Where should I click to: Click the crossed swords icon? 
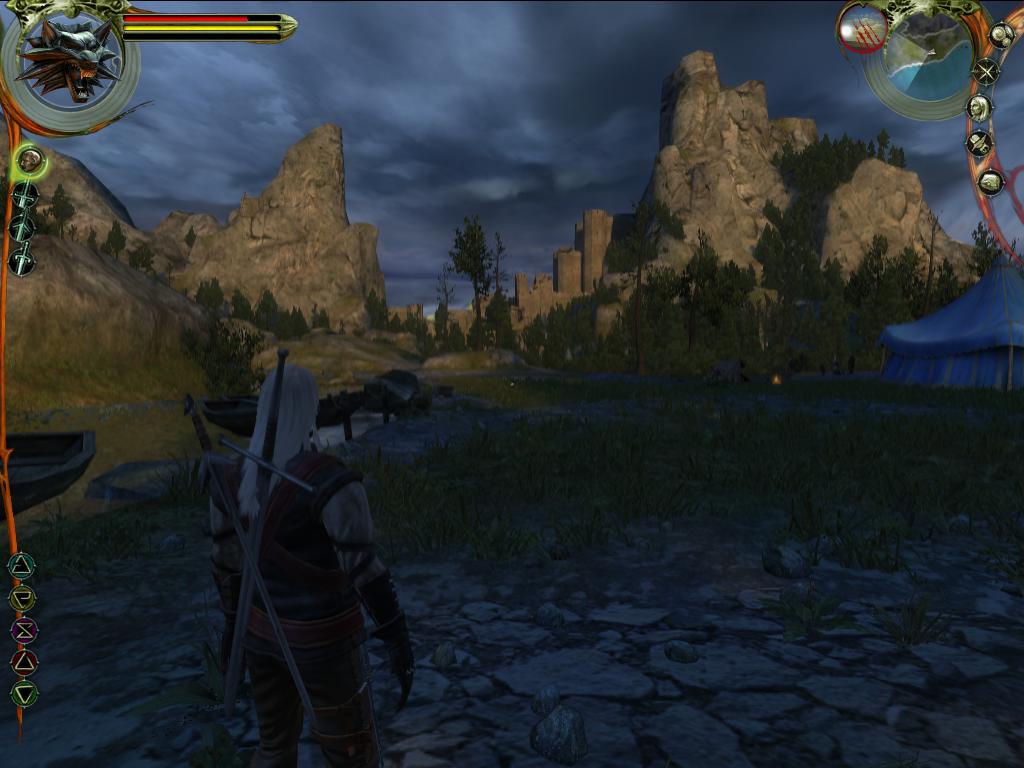(x=987, y=71)
